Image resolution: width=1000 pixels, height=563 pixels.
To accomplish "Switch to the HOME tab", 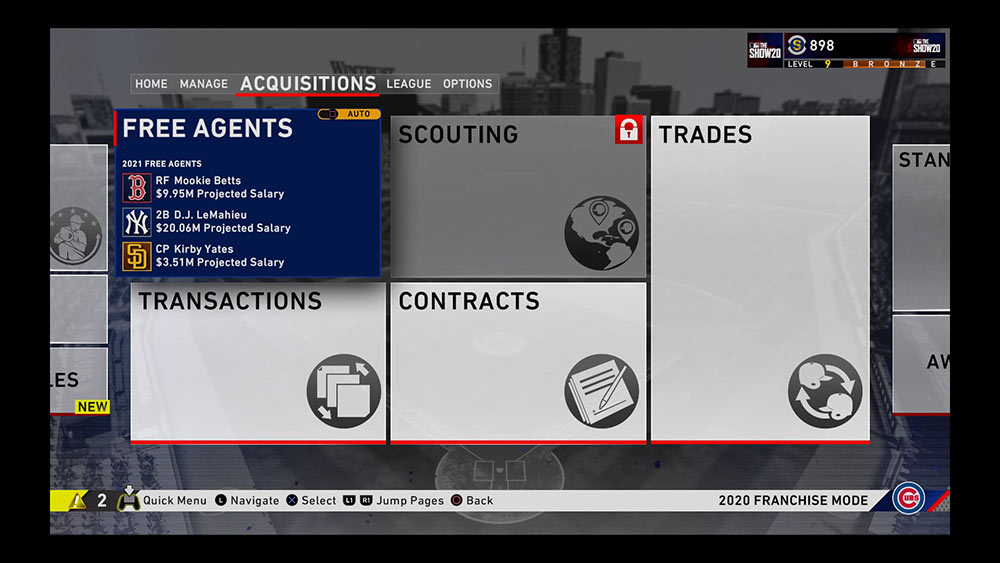I will point(151,84).
